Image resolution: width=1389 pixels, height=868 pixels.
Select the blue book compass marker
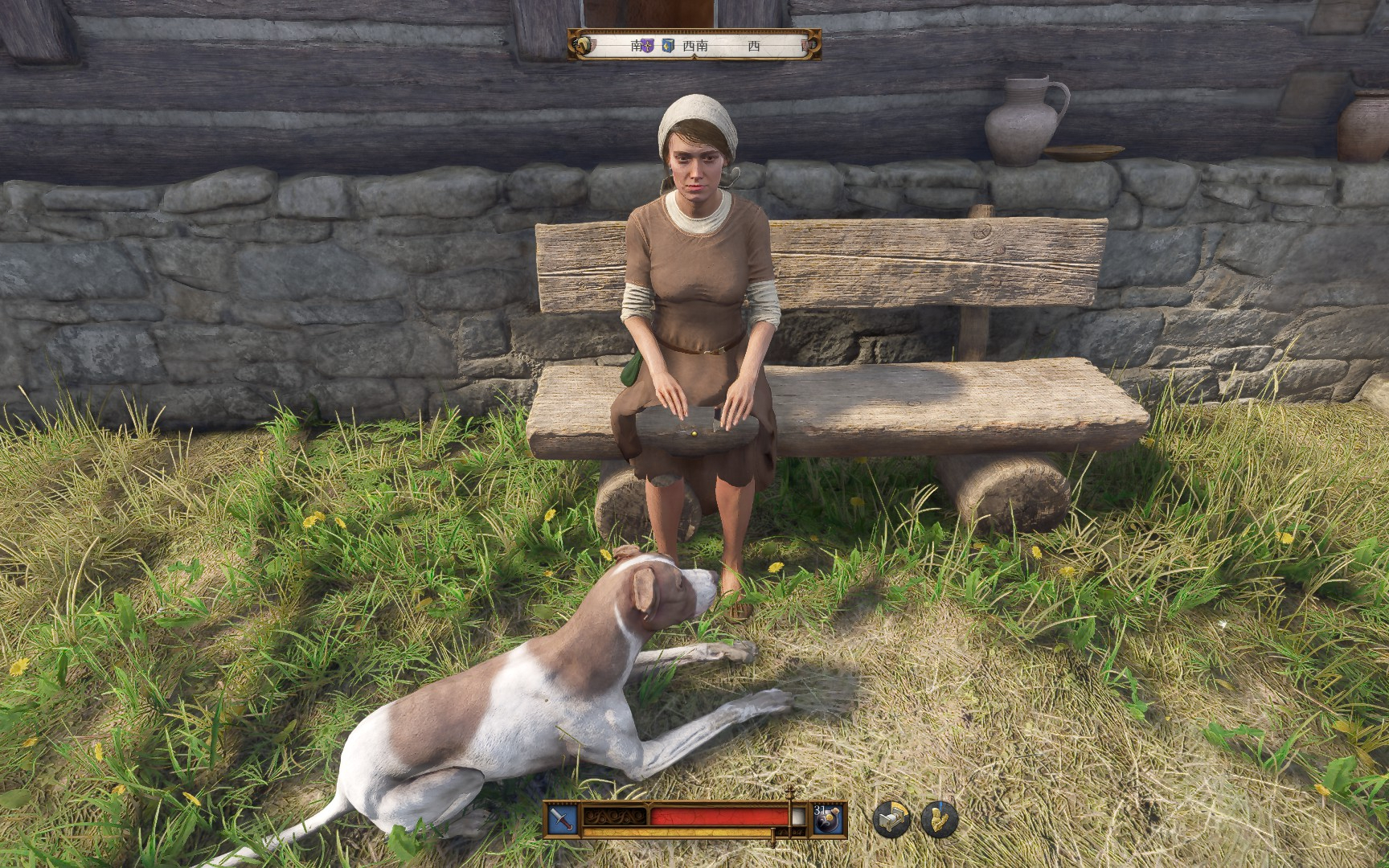pos(668,46)
